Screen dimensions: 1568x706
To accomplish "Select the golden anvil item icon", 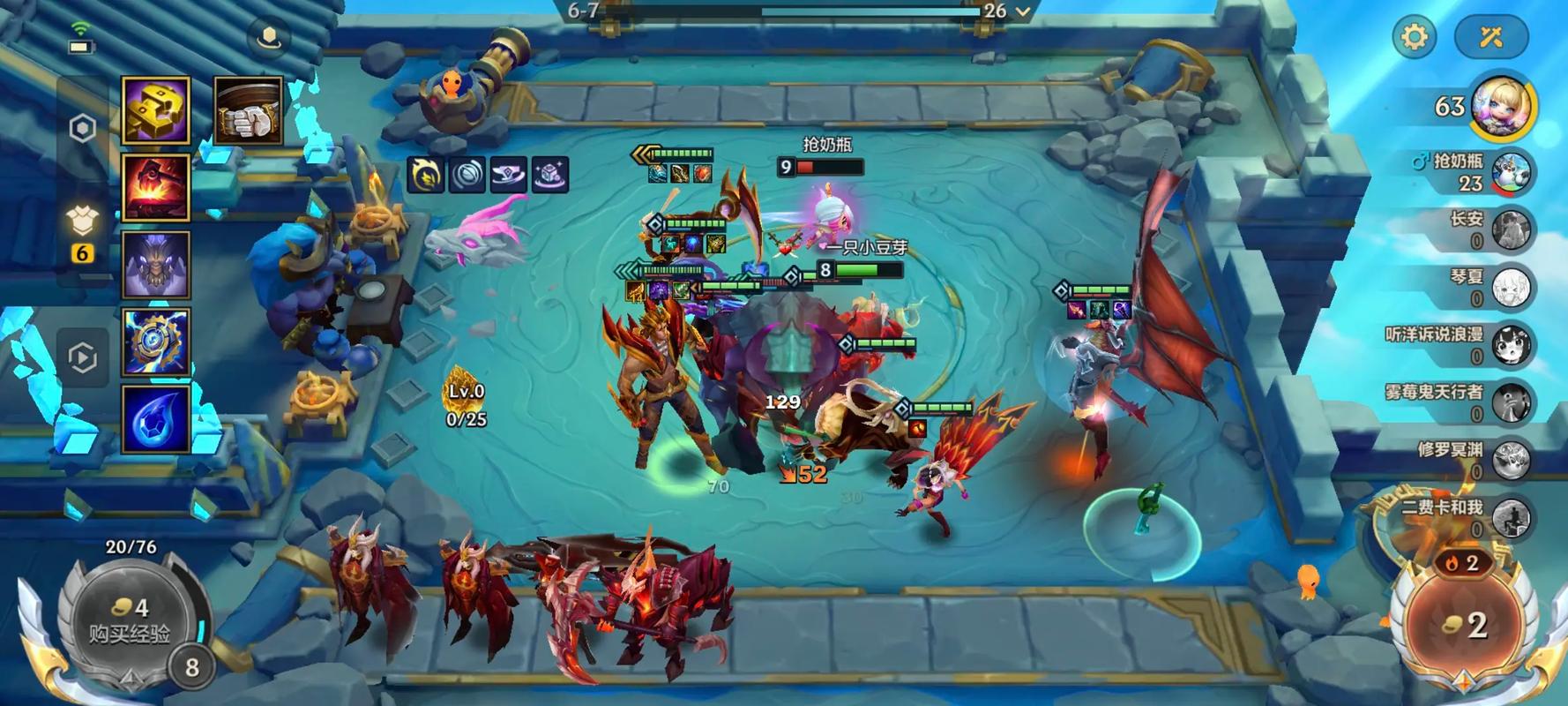I will 155,110.
